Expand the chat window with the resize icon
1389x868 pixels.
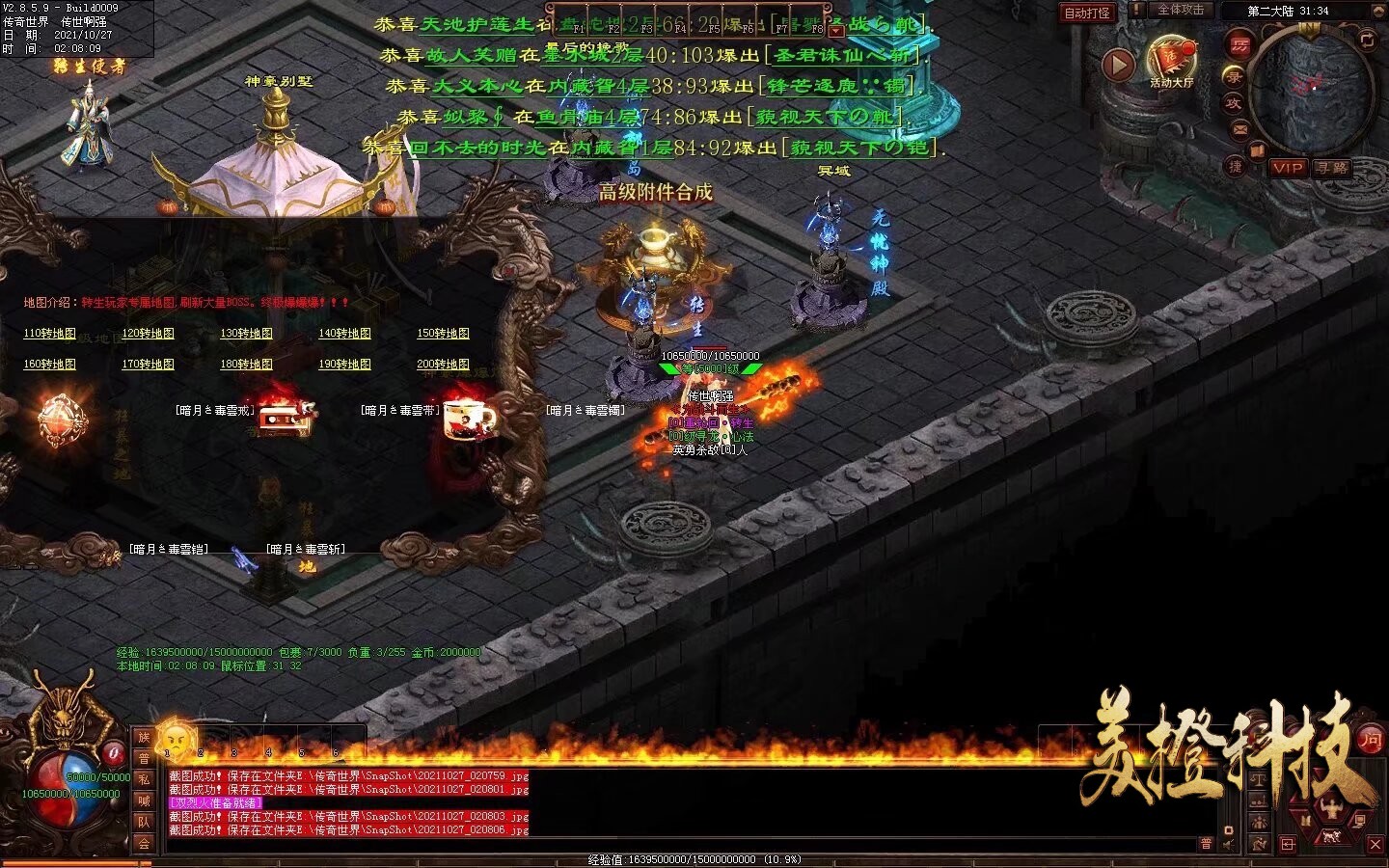tap(1289, 845)
